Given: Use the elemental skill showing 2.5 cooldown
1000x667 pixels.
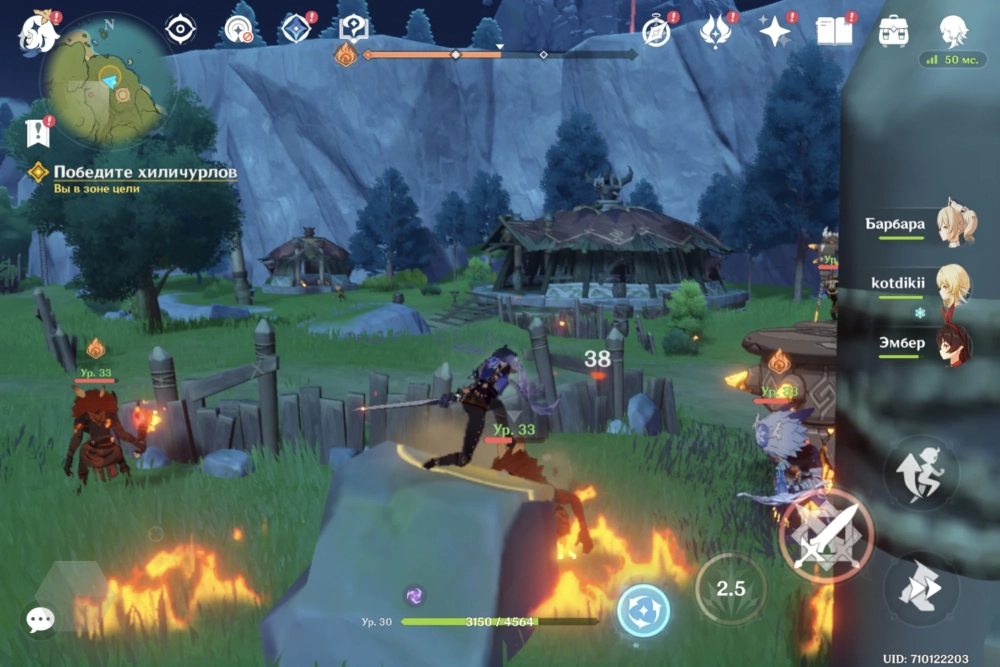Looking at the screenshot, I should pyautogui.click(x=731, y=588).
